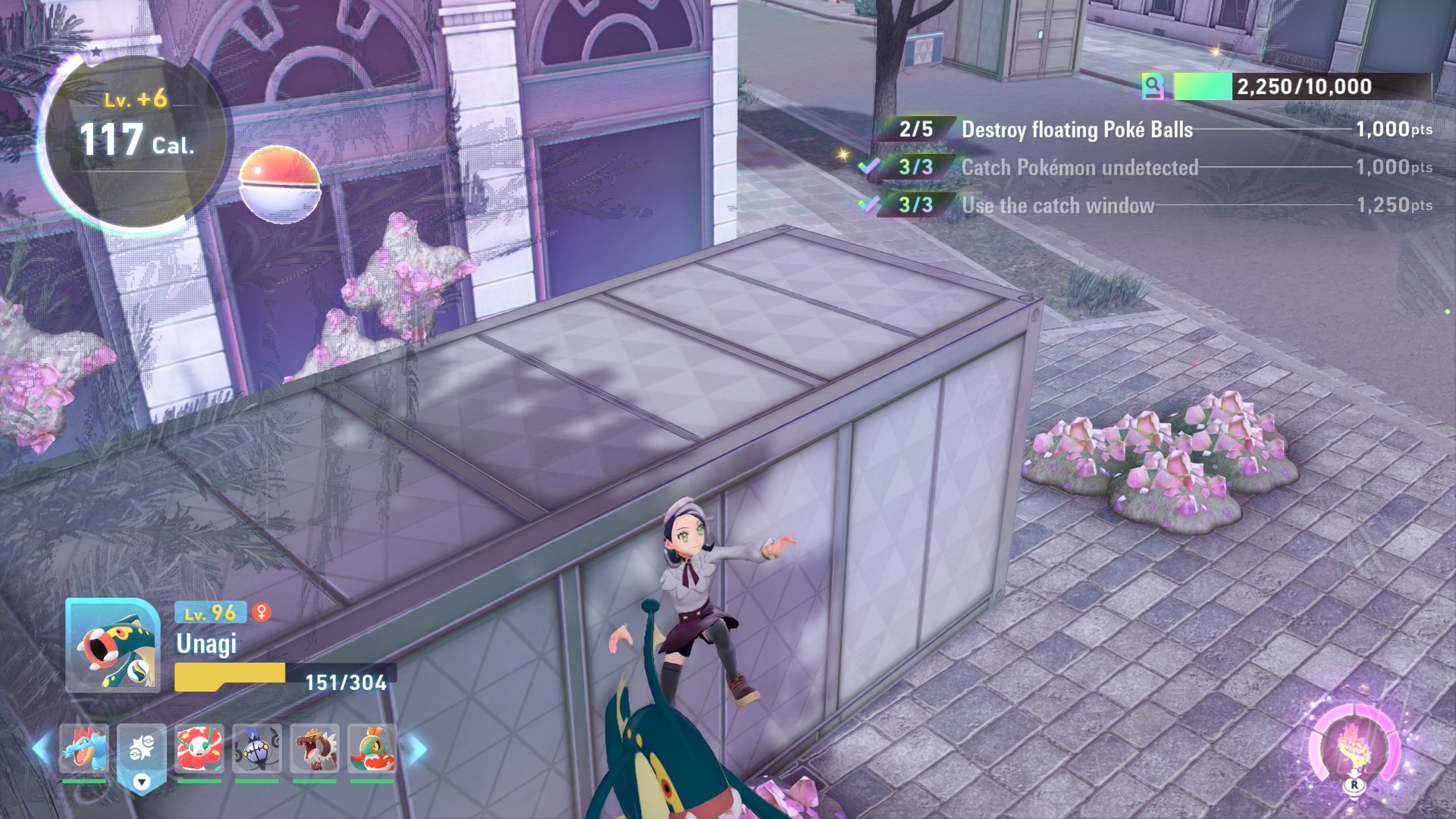Select Tyrantrum from the party row
1456x819 pixels.
pyautogui.click(x=315, y=749)
